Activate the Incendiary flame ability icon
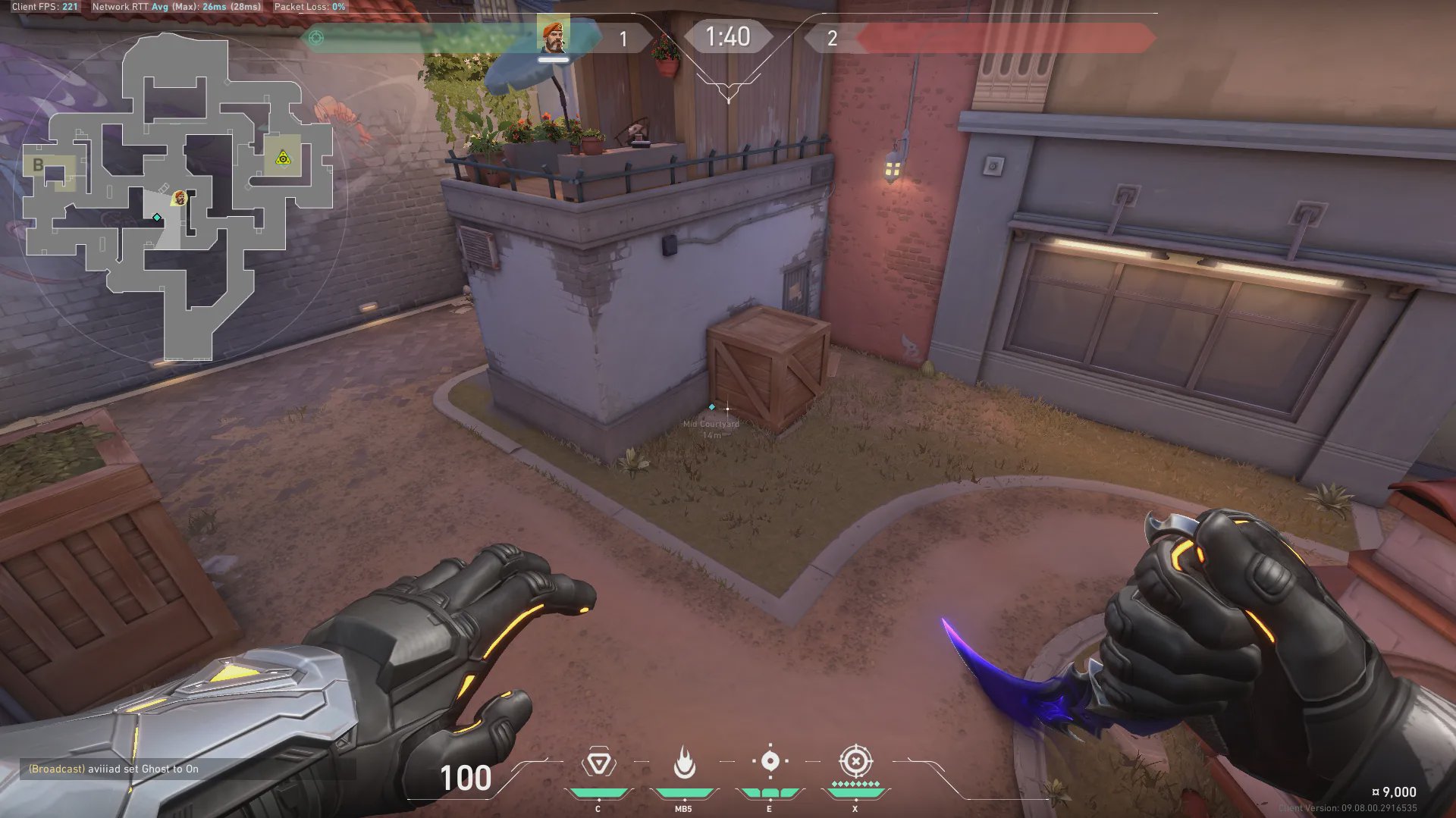 pyautogui.click(x=684, y=763)
